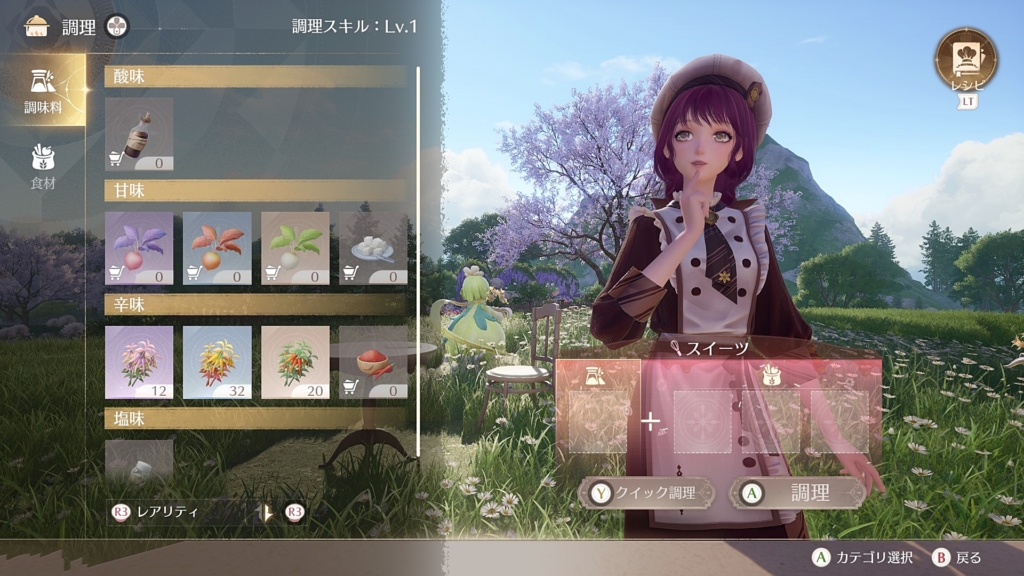Change the レアリティ sort order
1024x576 pixels.
(190, 512)
